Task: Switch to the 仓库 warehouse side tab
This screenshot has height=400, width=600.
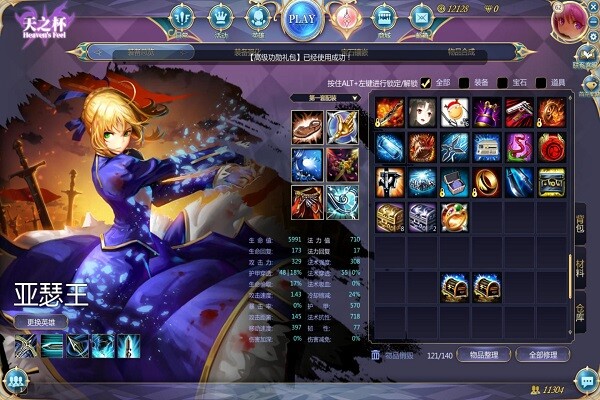Action: point(579,312)
